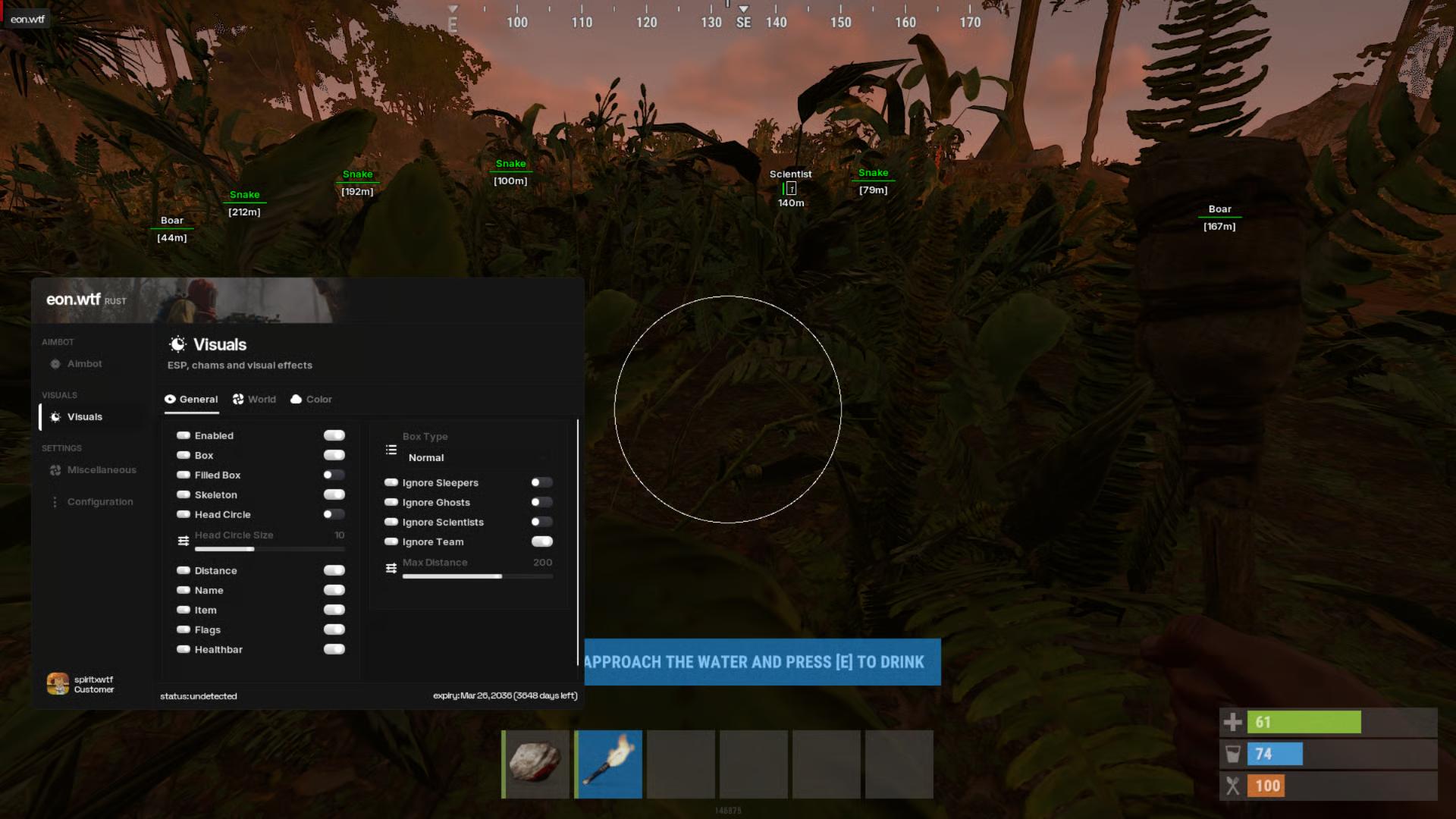The image size is (1456, 819).
Task: Toggle the Filled Box option
Action: [x=334, y=475]
